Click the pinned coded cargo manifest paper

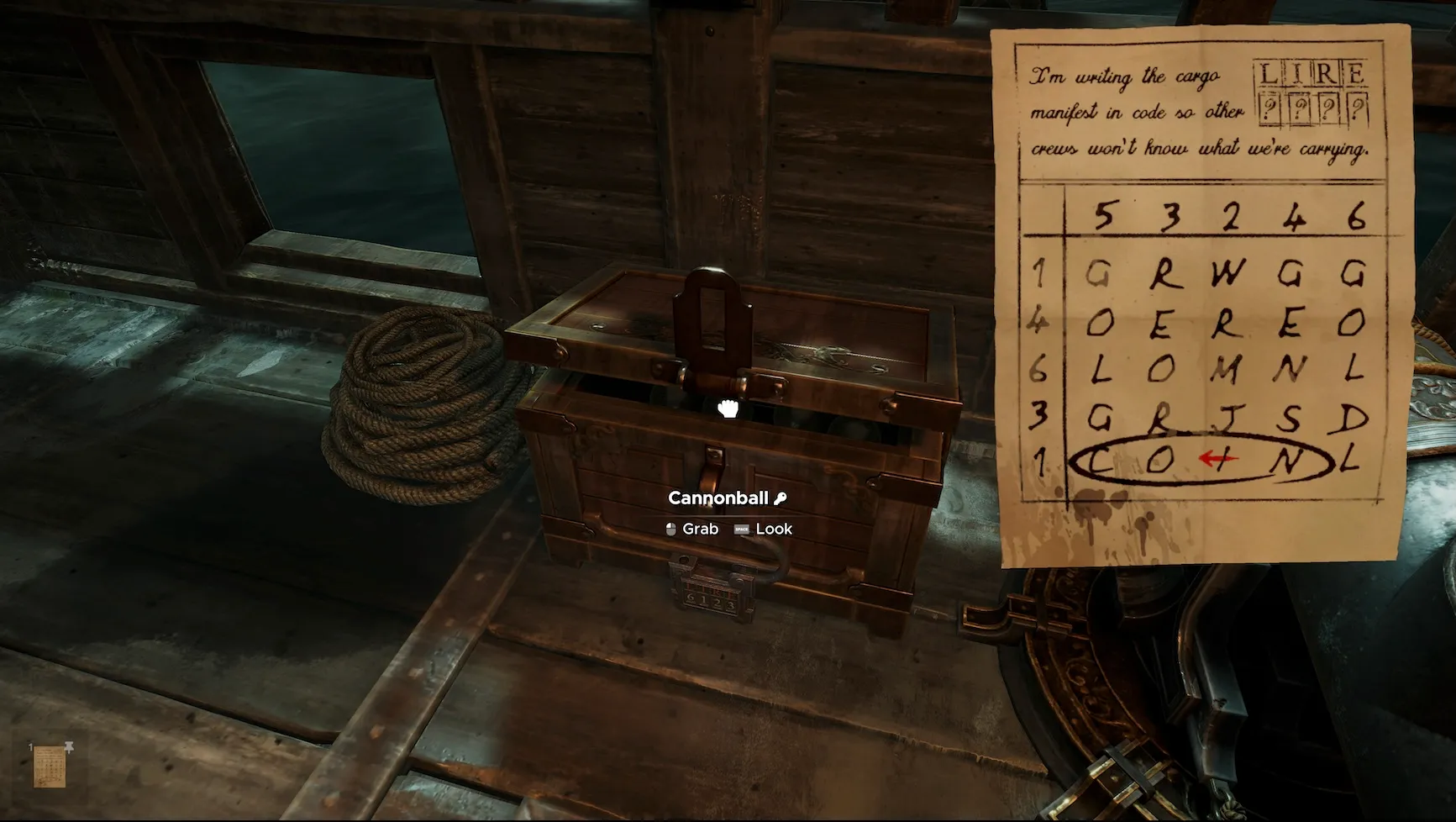(1201, 286)
